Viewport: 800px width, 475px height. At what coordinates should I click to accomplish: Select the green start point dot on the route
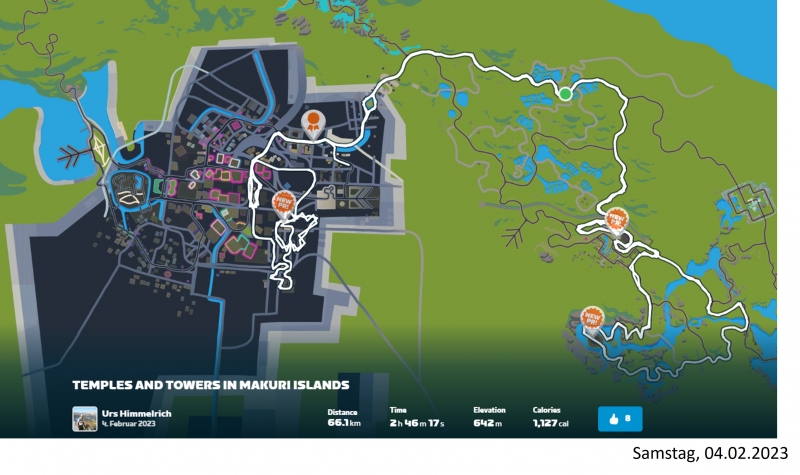[565, 94]
